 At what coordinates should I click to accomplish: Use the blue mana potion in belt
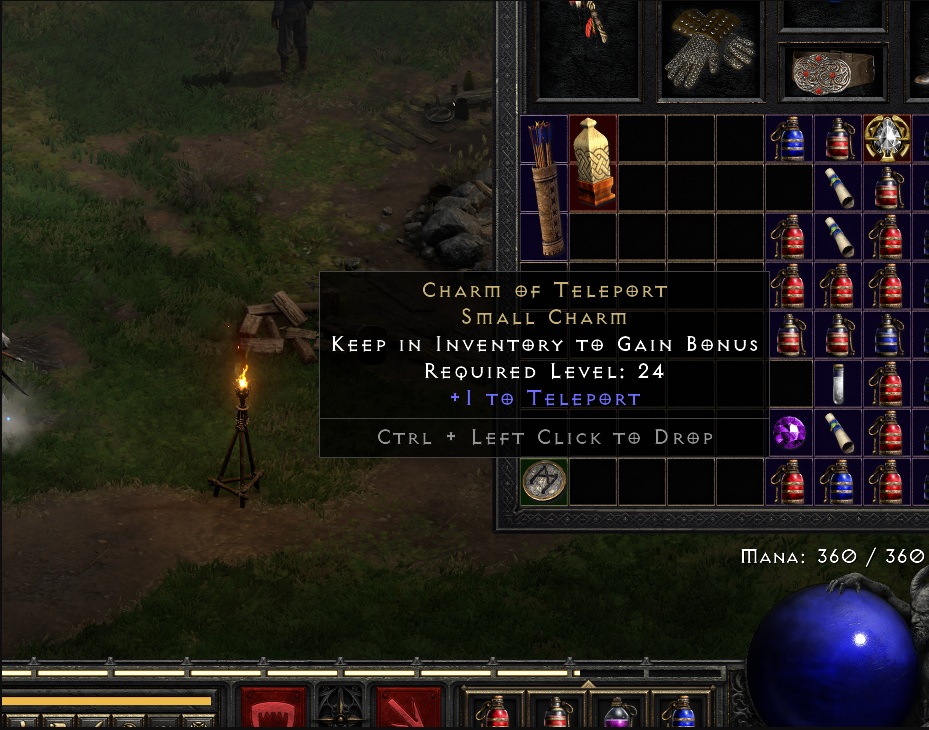[x=682, y=712]
